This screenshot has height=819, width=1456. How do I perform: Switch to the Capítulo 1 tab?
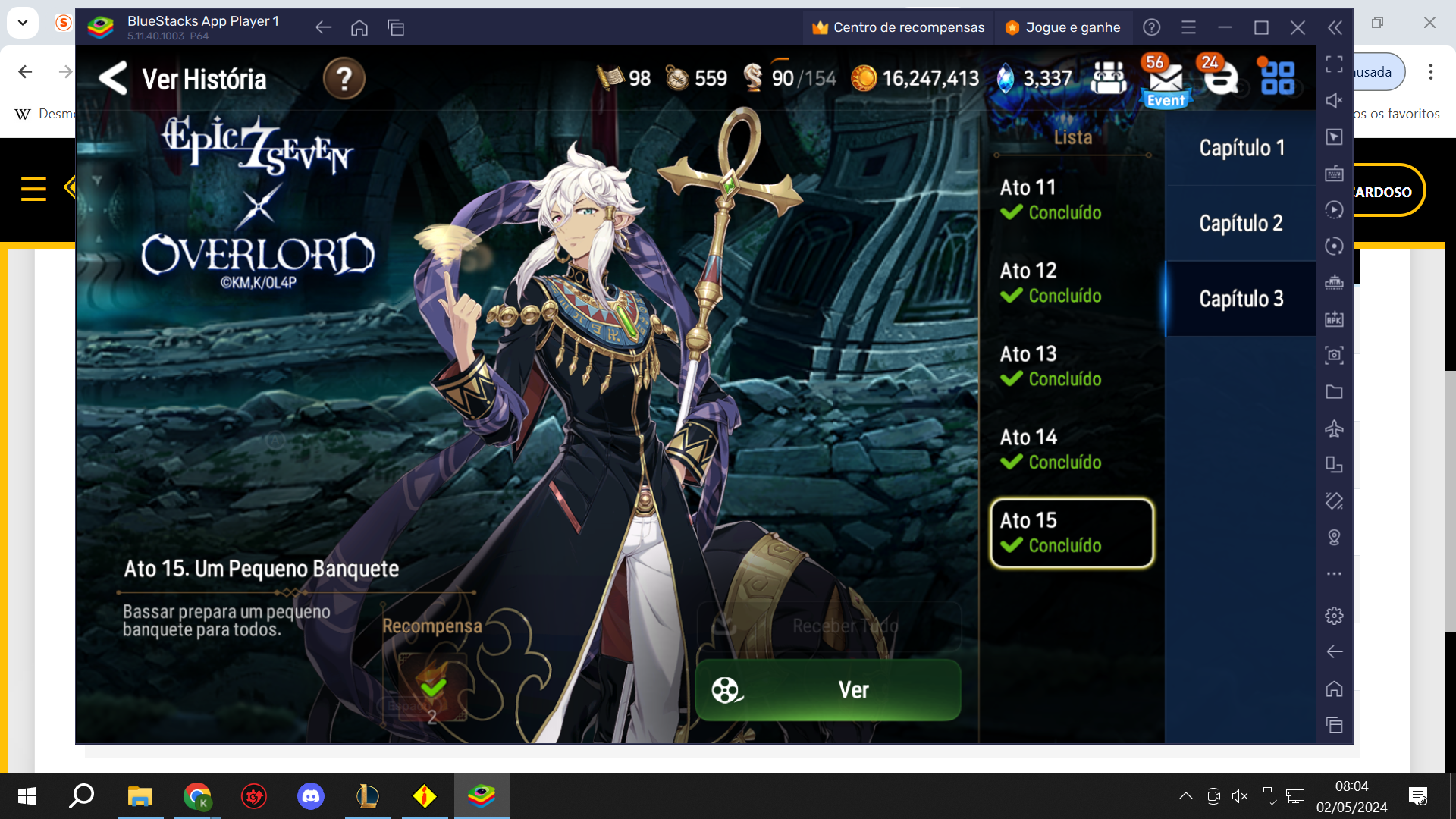pos(1241,148)
